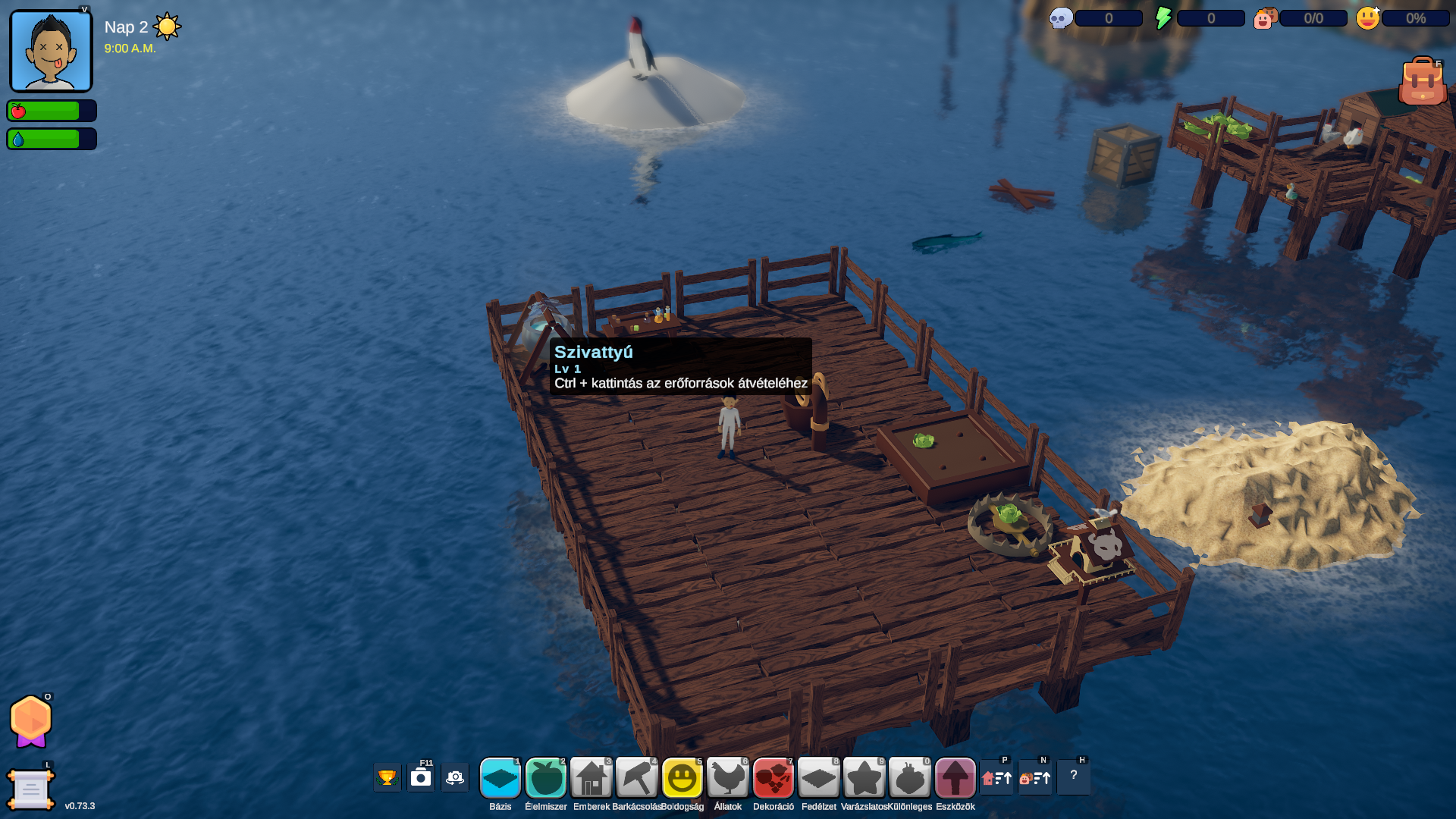Take a screenshot with the camera button
The image size is (1456, 819).
421,778
